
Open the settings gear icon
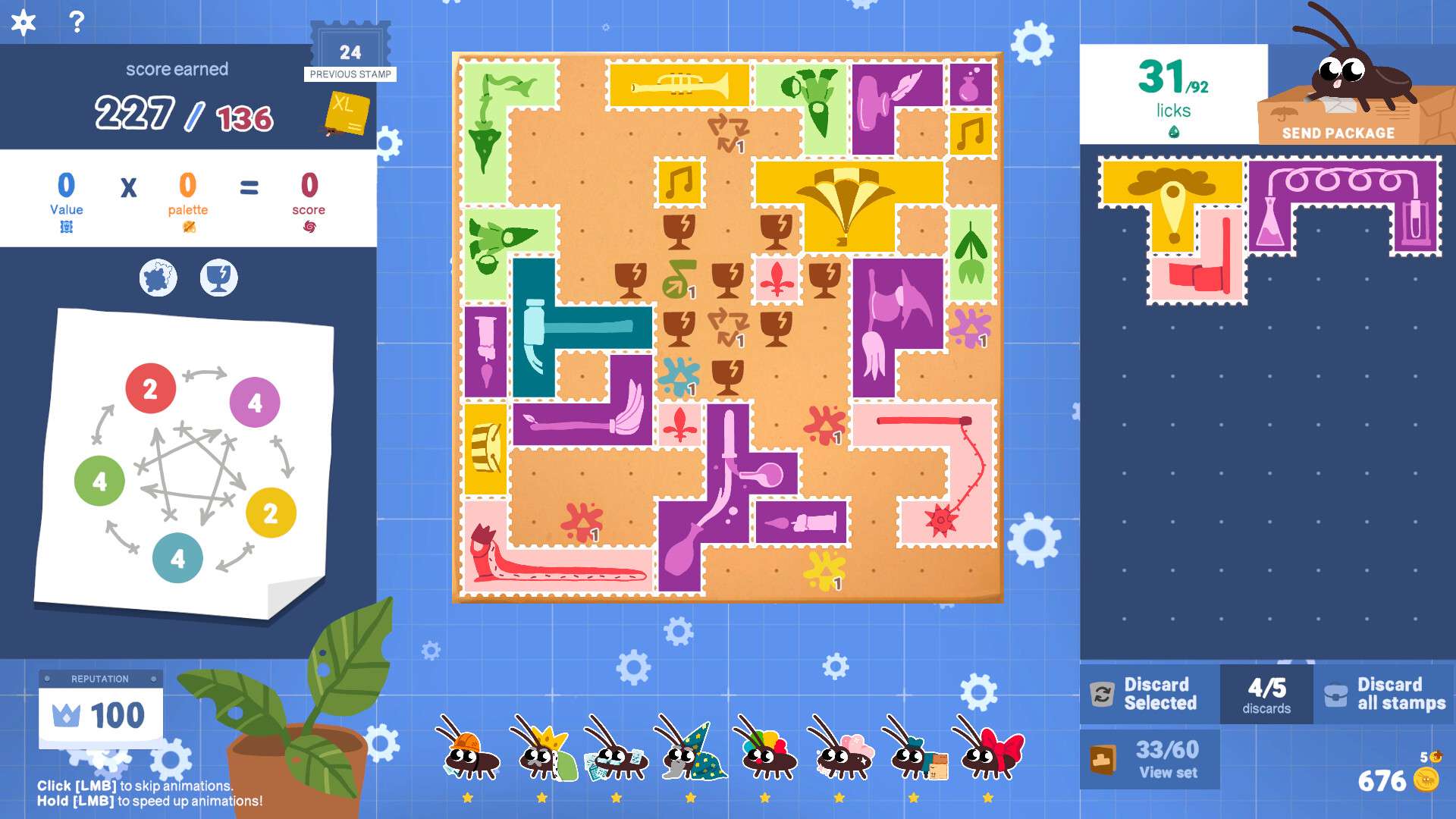click(x=24, y=22)
